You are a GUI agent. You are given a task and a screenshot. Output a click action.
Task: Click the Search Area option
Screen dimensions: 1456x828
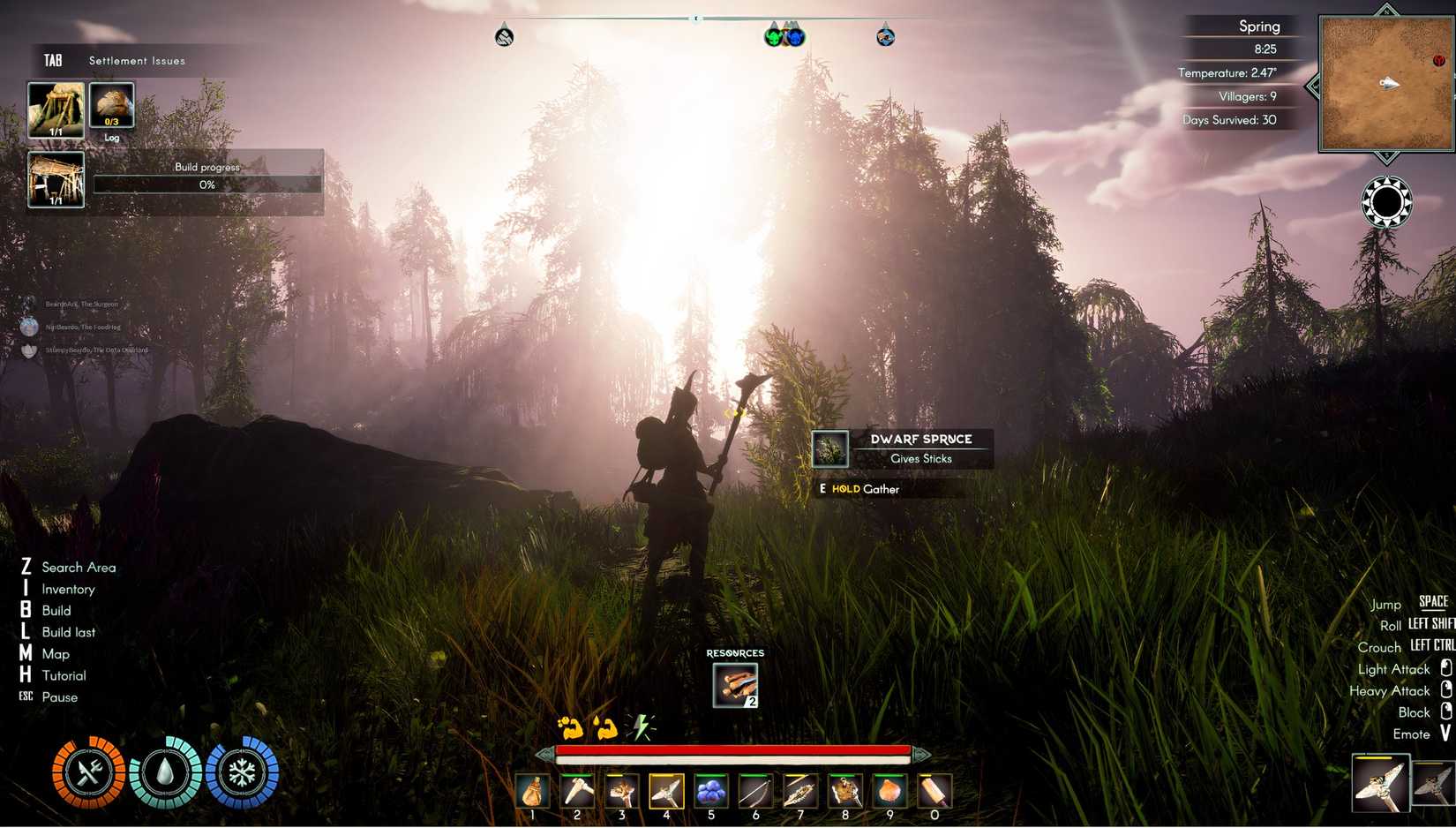point(79,567)
